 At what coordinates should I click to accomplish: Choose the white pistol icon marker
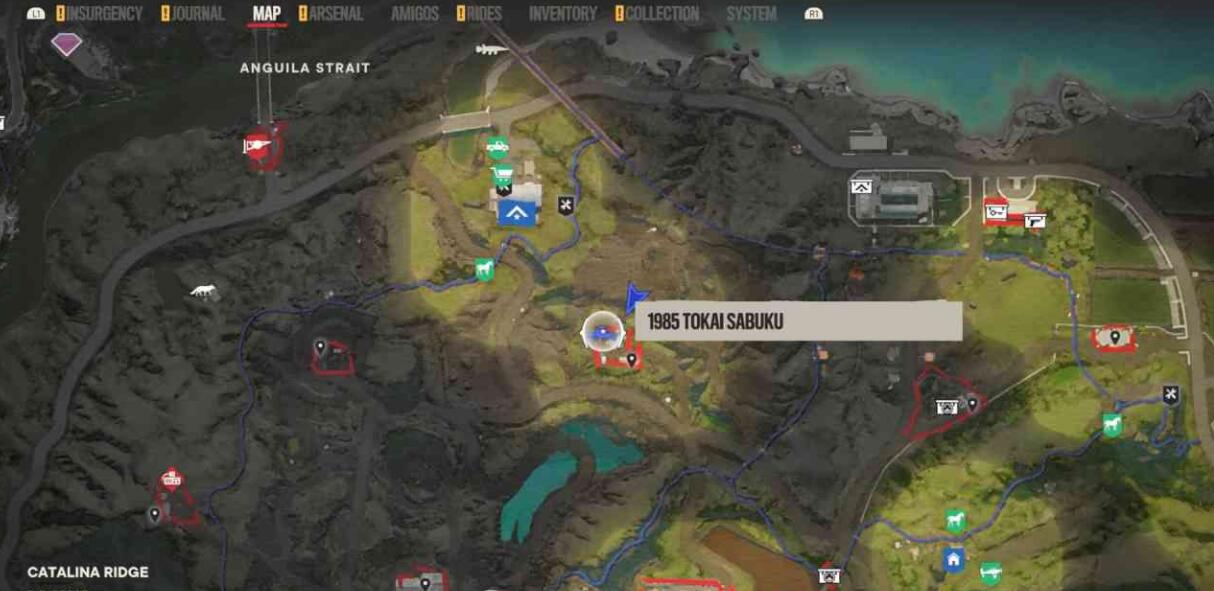coord(1034,221)
